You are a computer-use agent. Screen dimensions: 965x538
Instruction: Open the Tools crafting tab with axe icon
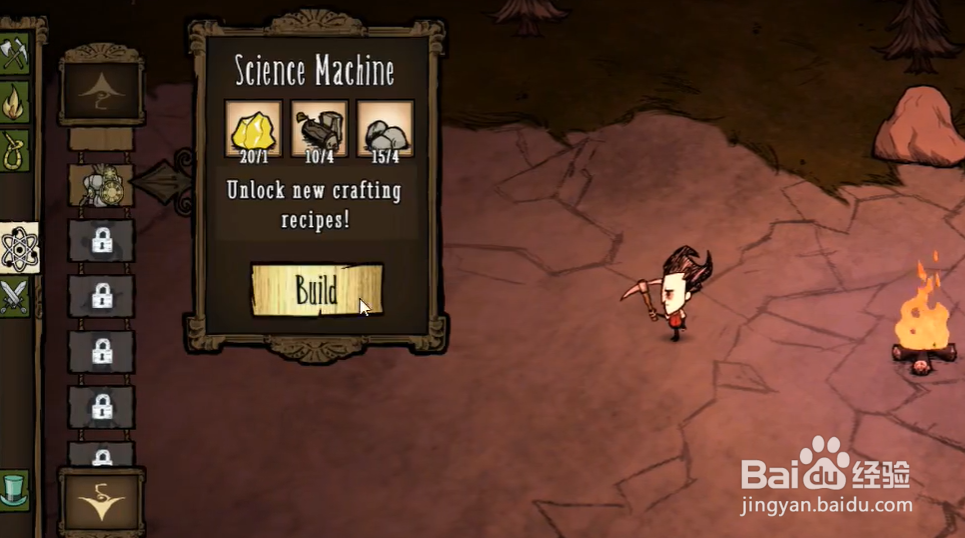14,54
